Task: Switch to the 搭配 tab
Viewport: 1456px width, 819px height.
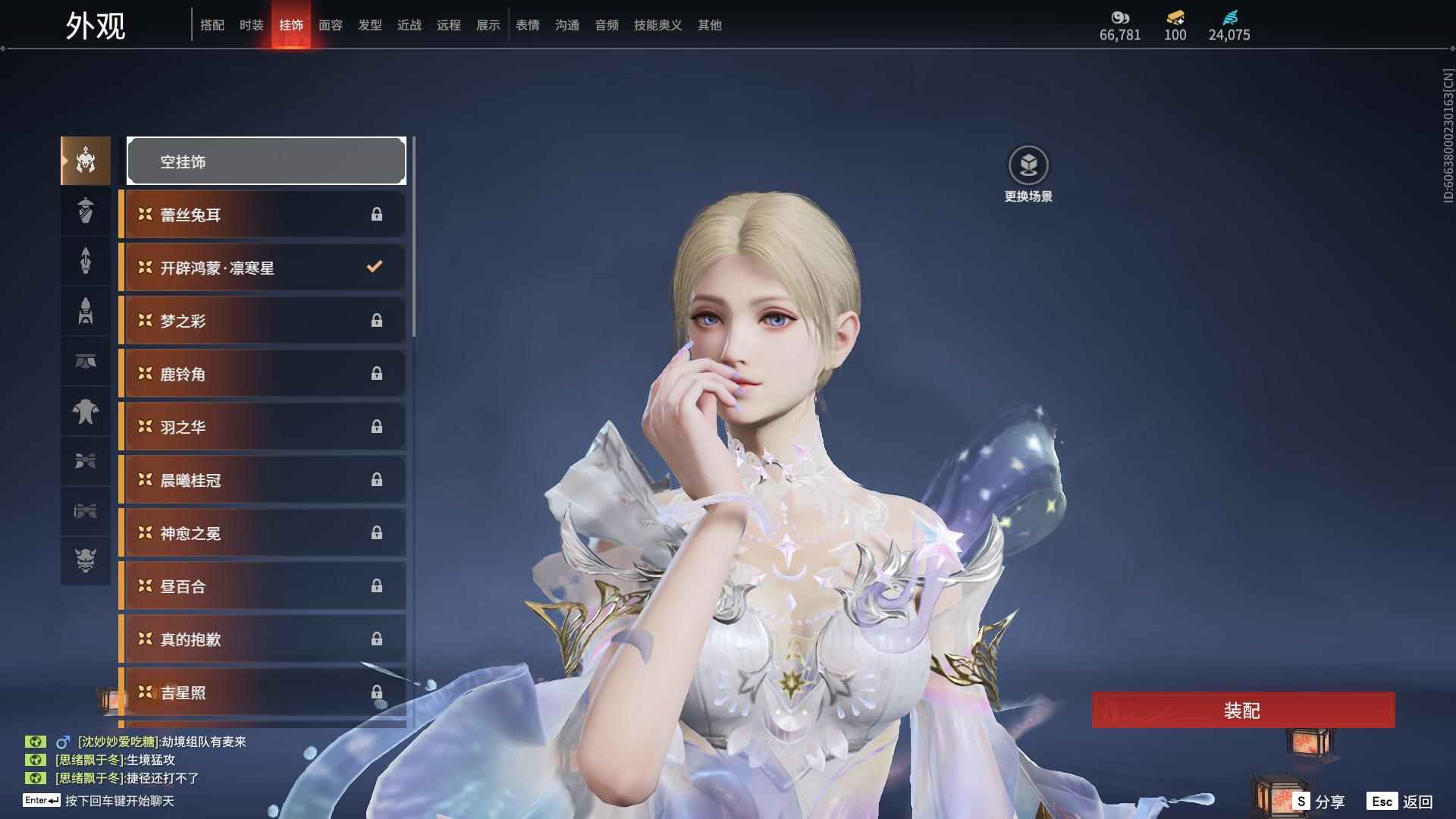Action: (x=212, y=25)
